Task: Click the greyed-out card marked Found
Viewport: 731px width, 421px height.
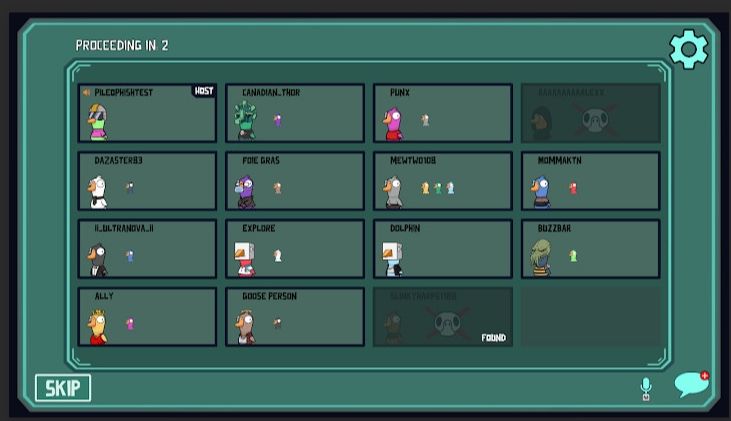Action: click(443, 317)
